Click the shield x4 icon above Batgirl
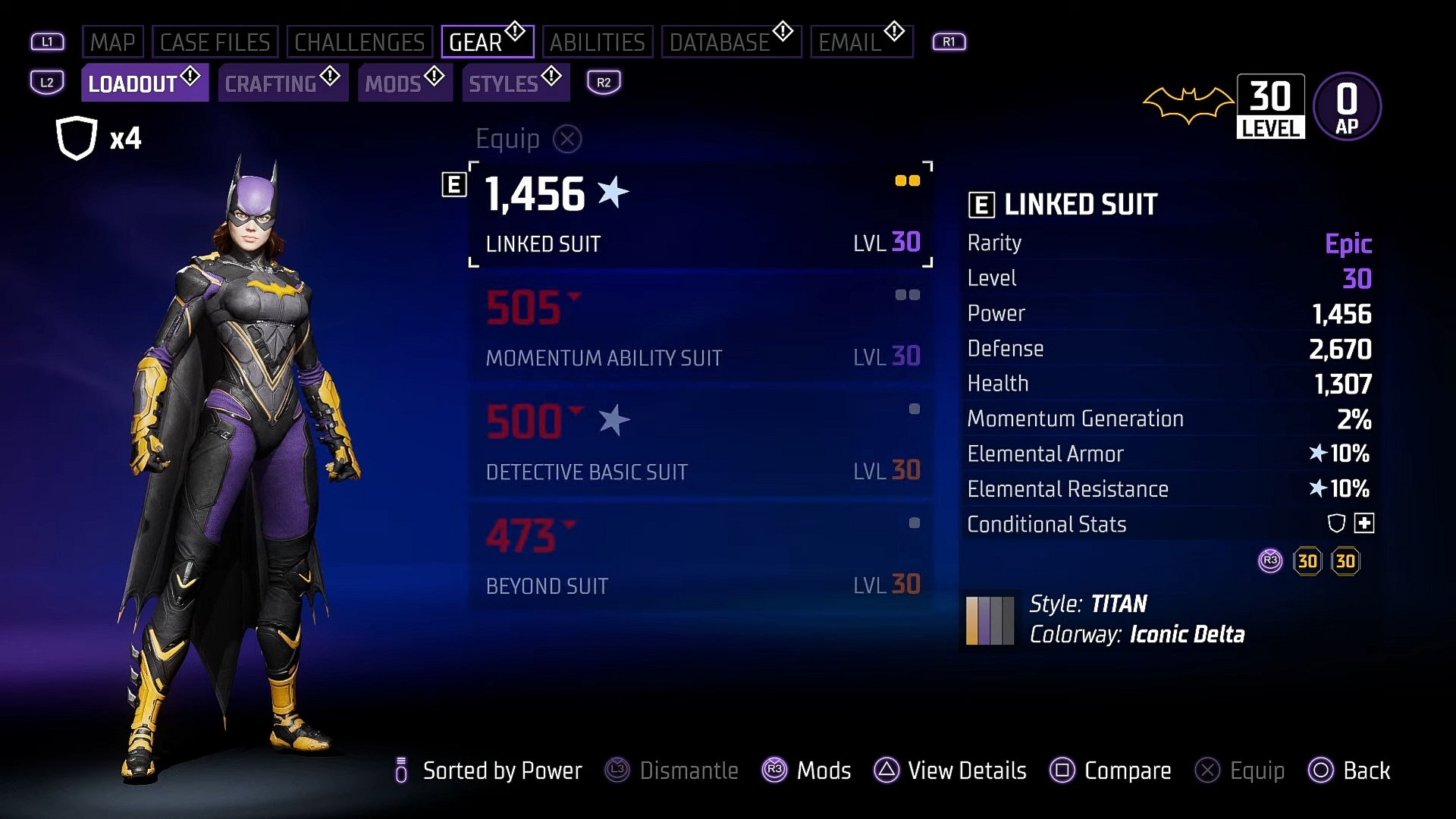Viewport: 1456px width, 819px height. tap(76, 136)
